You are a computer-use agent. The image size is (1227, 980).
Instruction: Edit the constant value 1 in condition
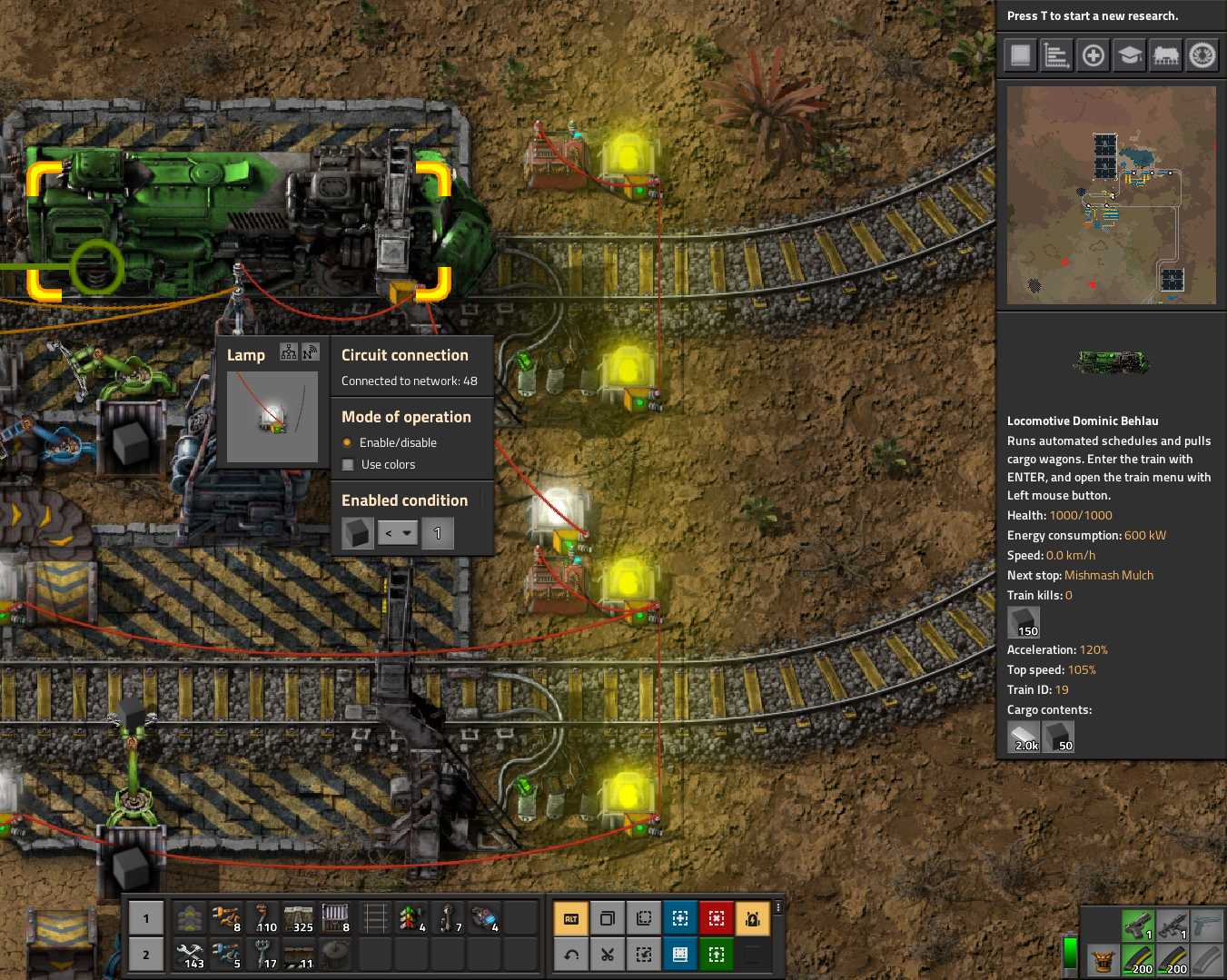(438, 533)
